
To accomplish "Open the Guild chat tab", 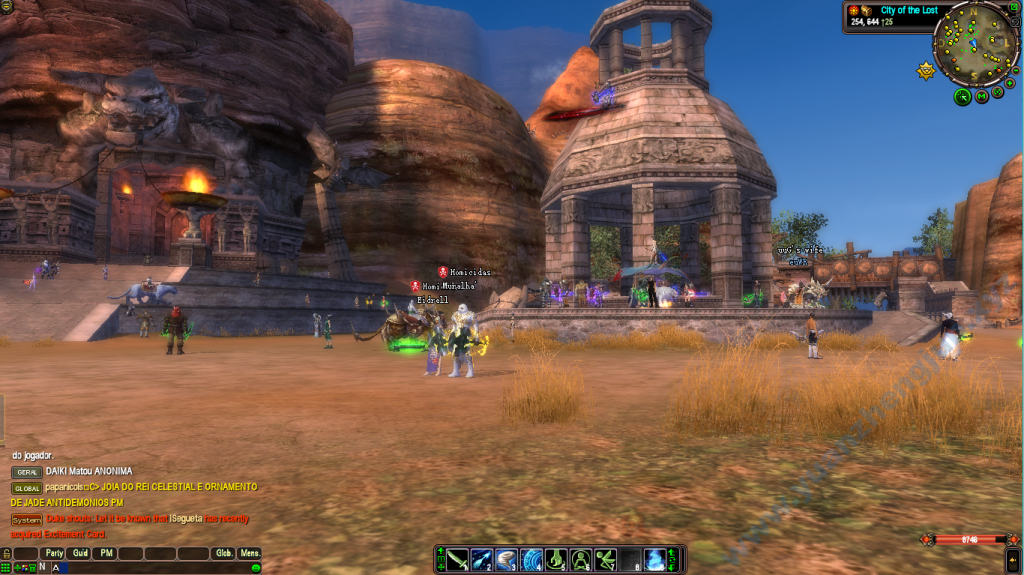I will click(80, 553).
